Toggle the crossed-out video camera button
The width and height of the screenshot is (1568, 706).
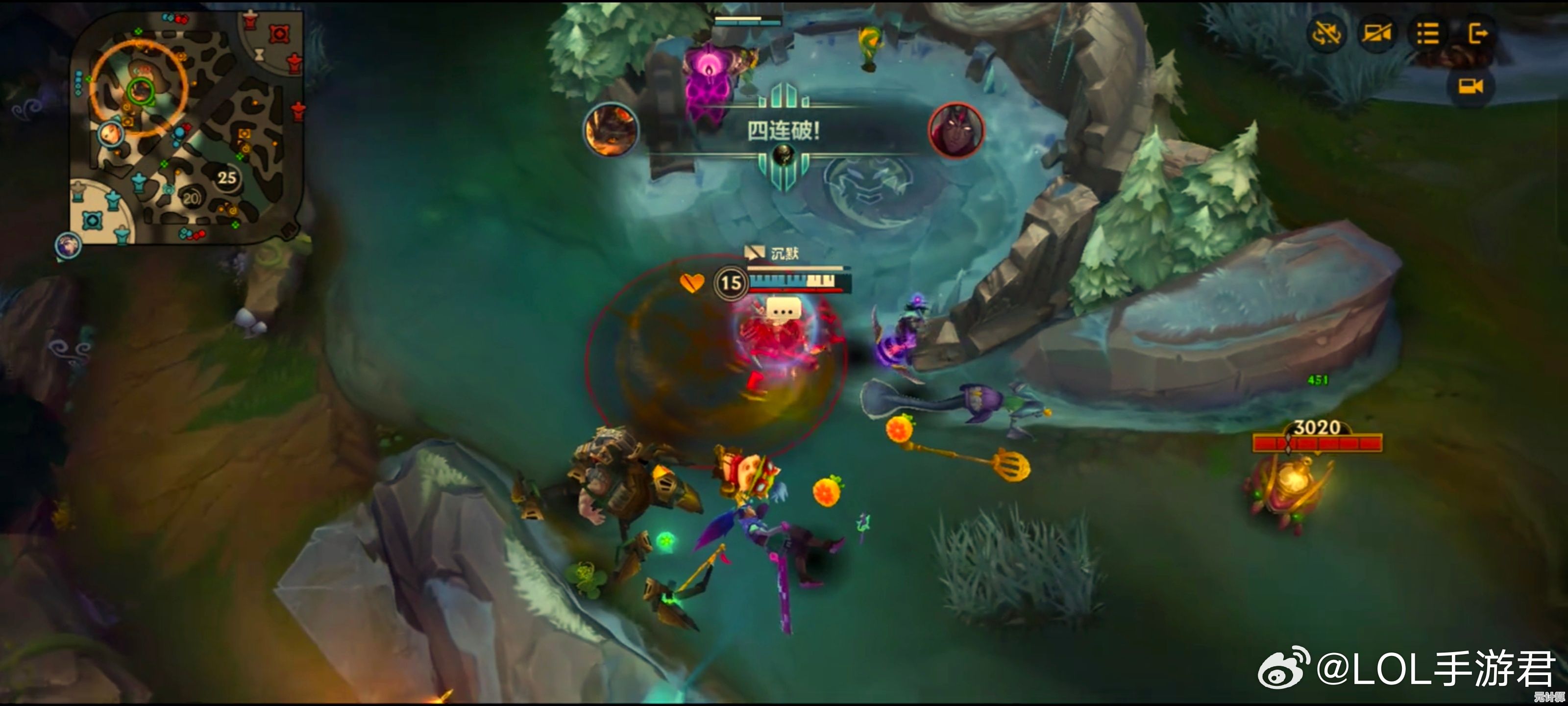coord(1377,33)
